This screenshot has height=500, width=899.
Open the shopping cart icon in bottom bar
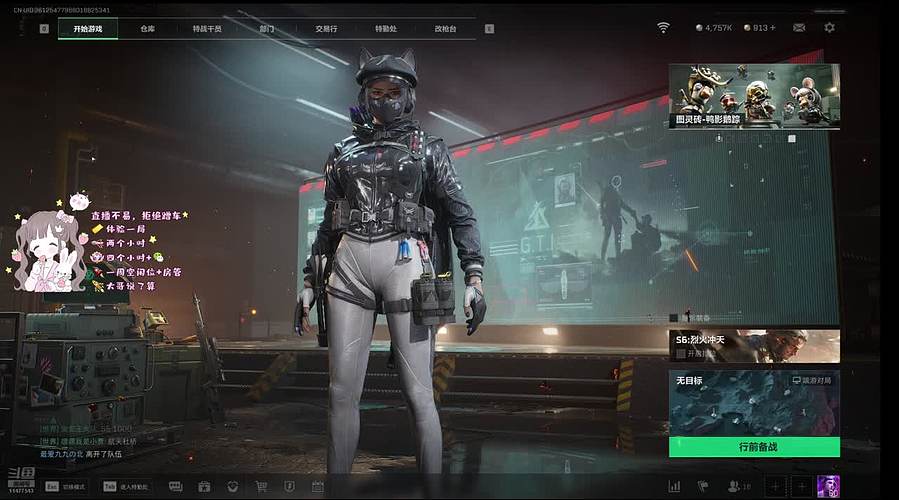tap(261, 487)
